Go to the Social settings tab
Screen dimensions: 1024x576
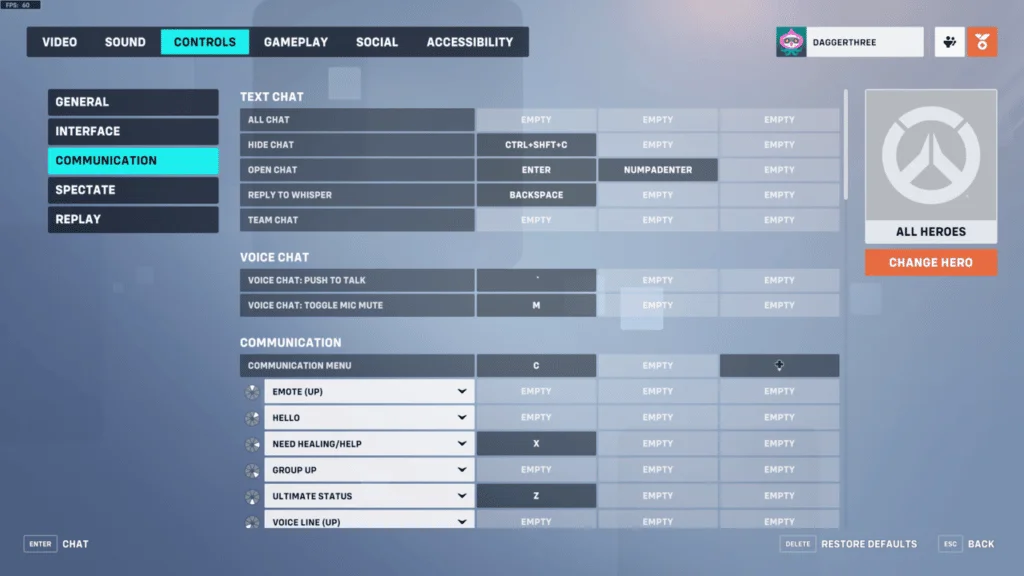tap(377, 42)
